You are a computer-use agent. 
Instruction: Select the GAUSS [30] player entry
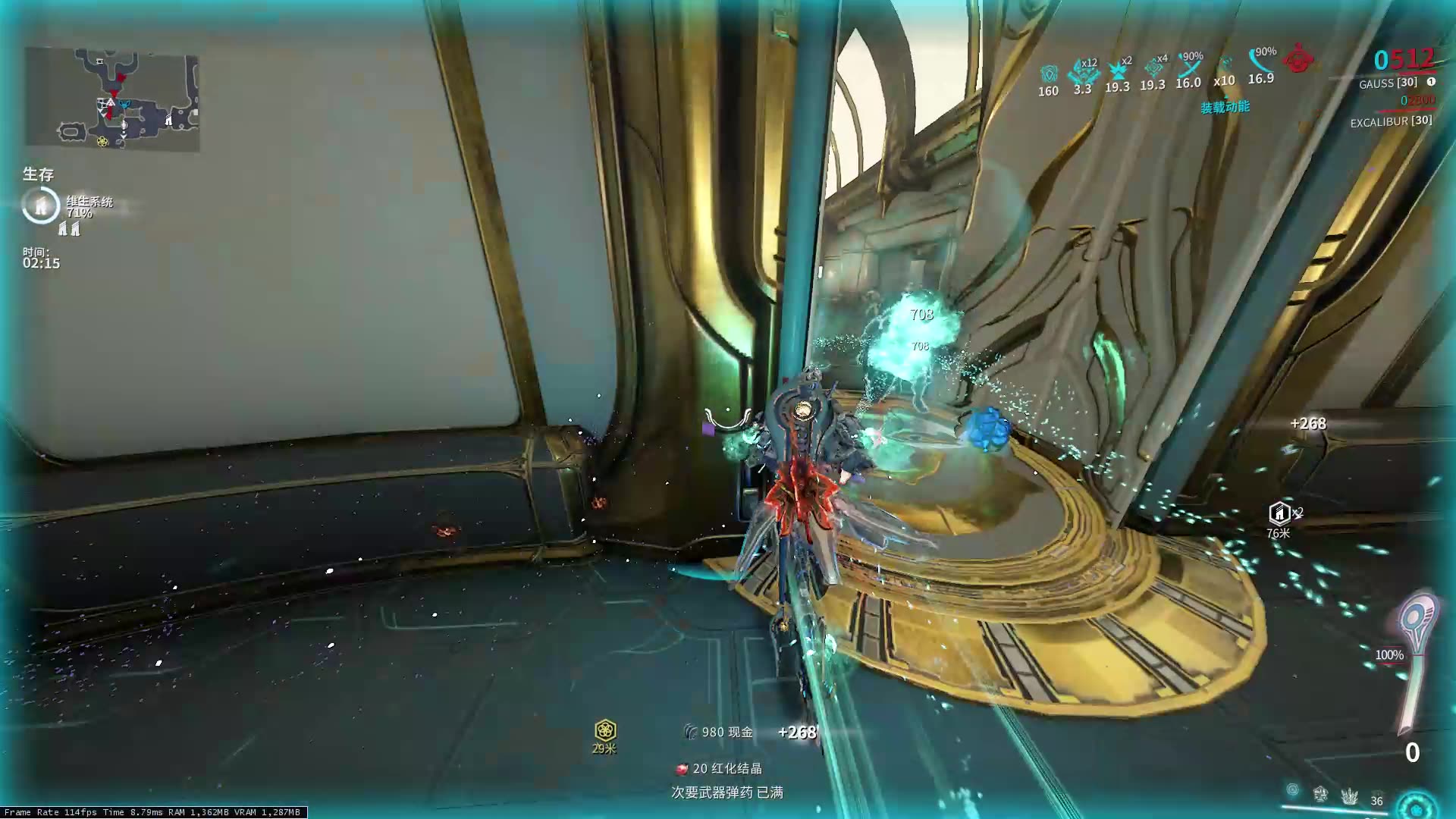coord(1390,83)
